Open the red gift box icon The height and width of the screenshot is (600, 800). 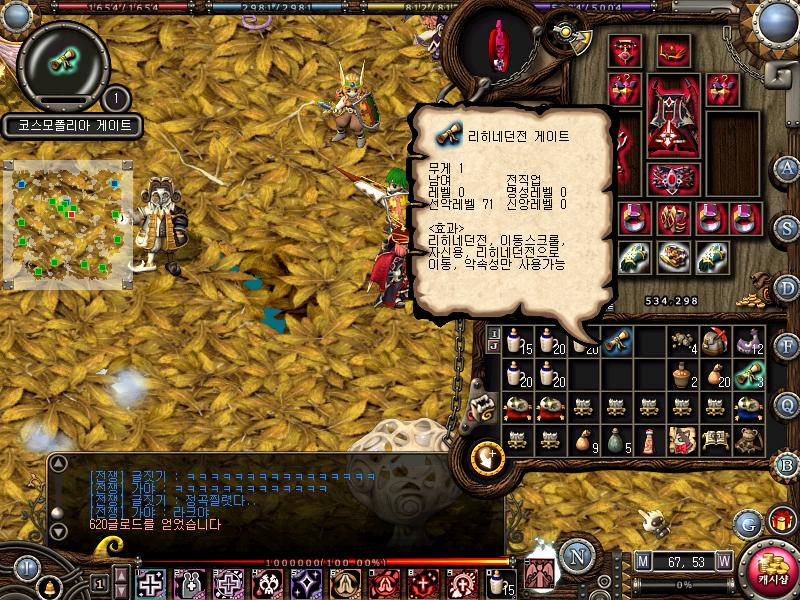pos(779,521)
